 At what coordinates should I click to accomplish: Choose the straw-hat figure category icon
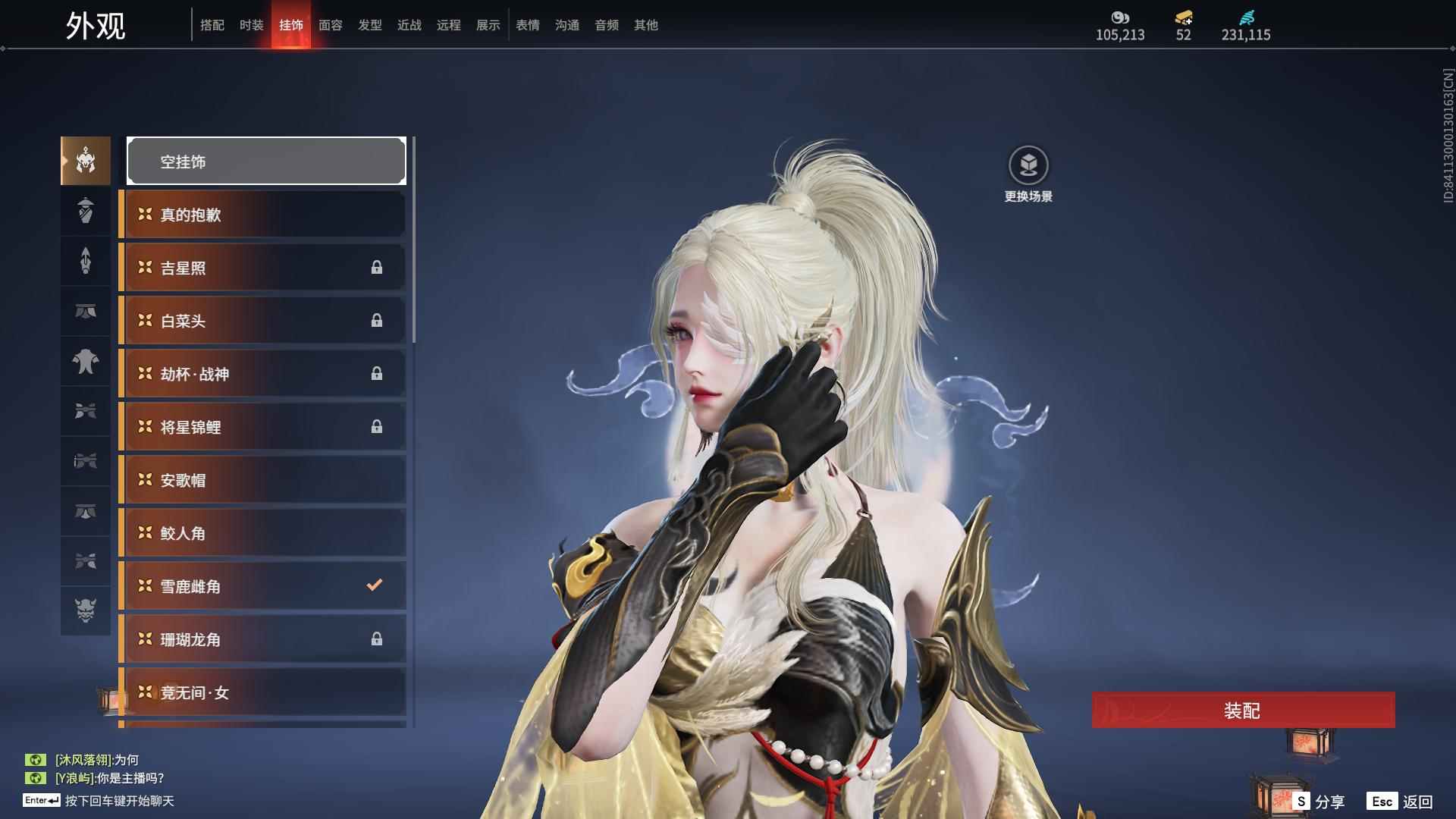[x=86, y=211]
